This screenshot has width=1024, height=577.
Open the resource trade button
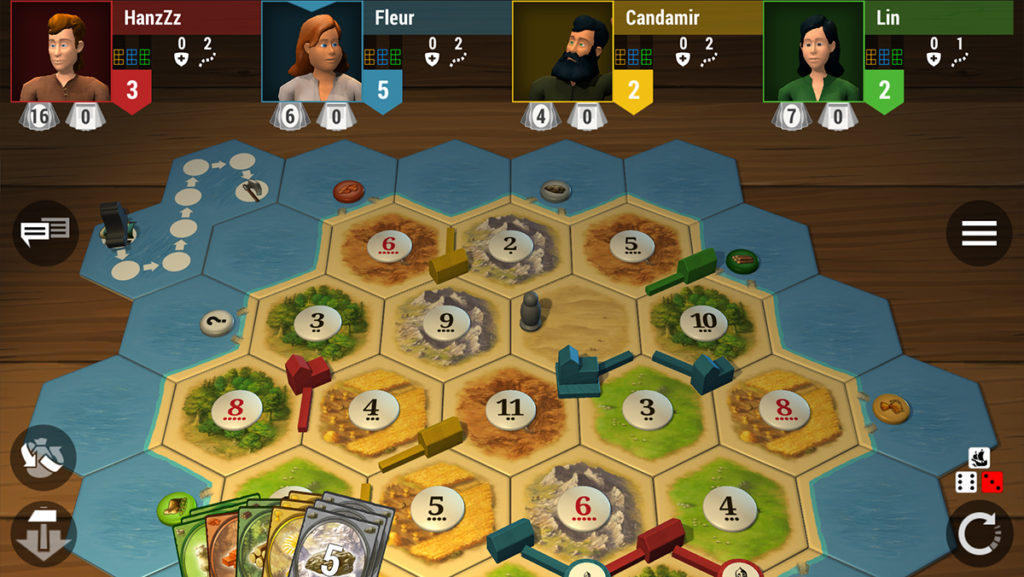(43, 457)
